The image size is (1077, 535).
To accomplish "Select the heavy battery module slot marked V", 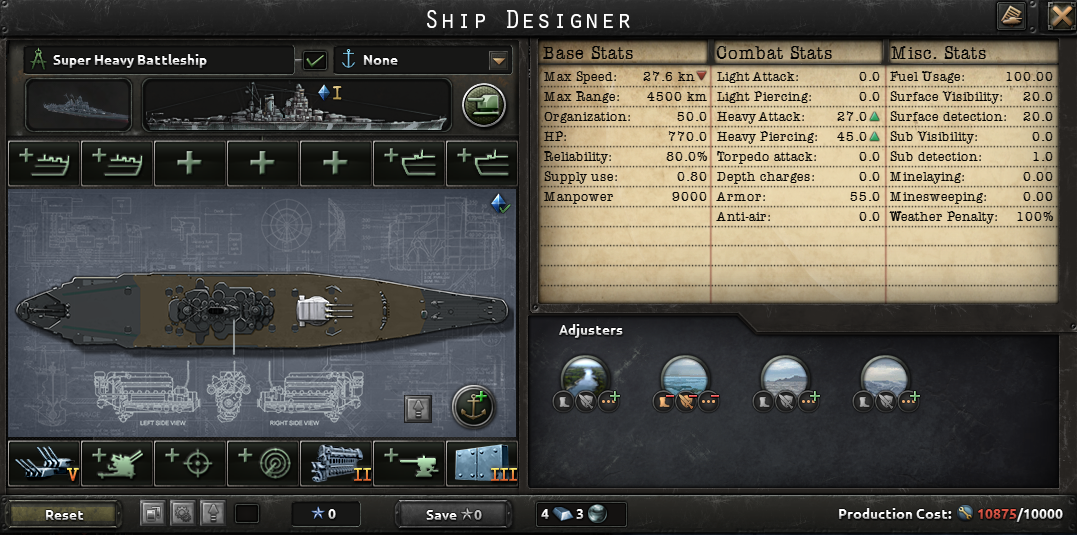I will pyautogui.click(x=44, y=462).
